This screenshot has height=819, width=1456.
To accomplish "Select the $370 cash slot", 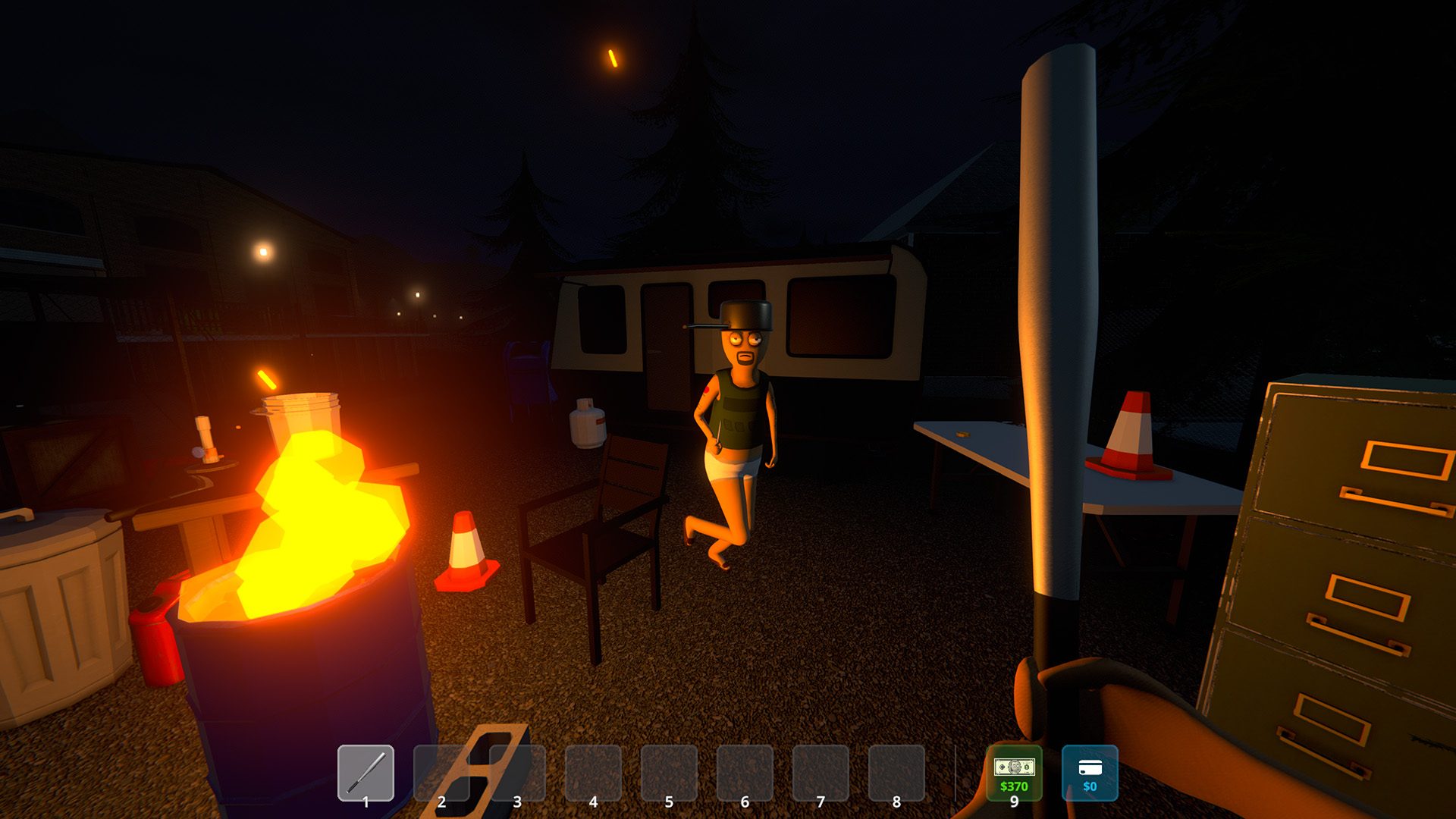I will coord(1014,773).
